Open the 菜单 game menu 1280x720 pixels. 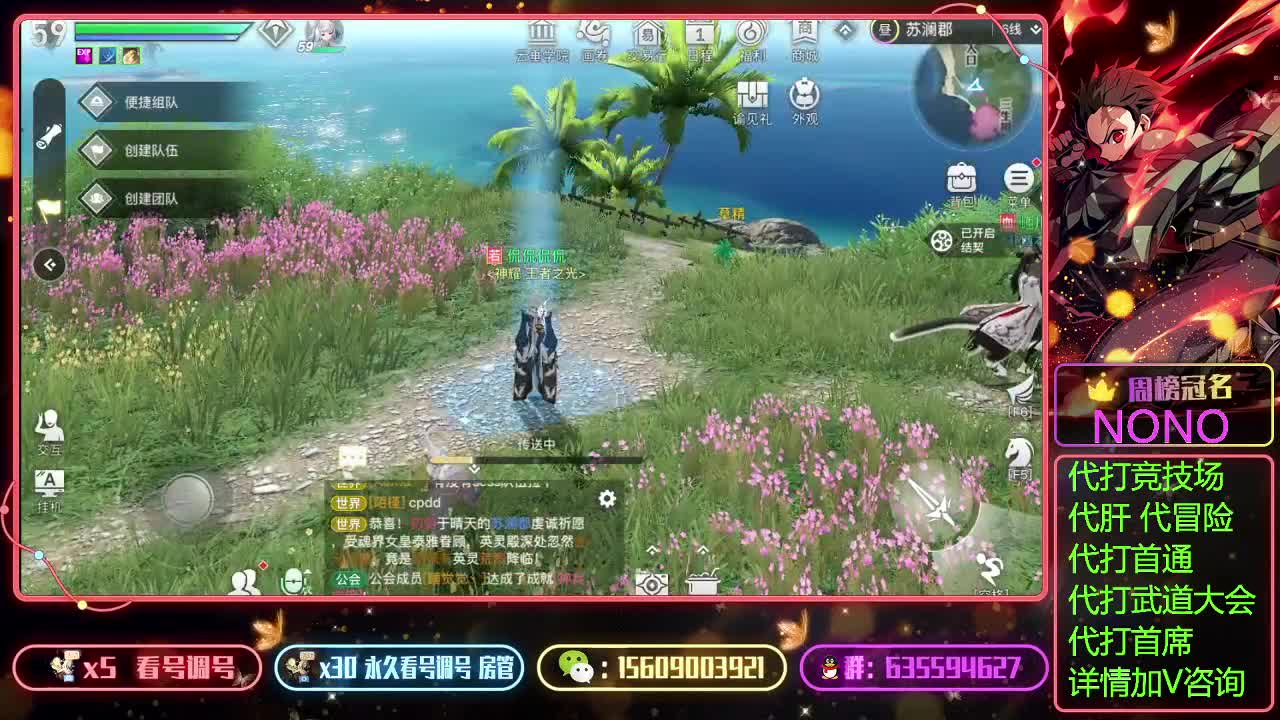click(1017, 178)
